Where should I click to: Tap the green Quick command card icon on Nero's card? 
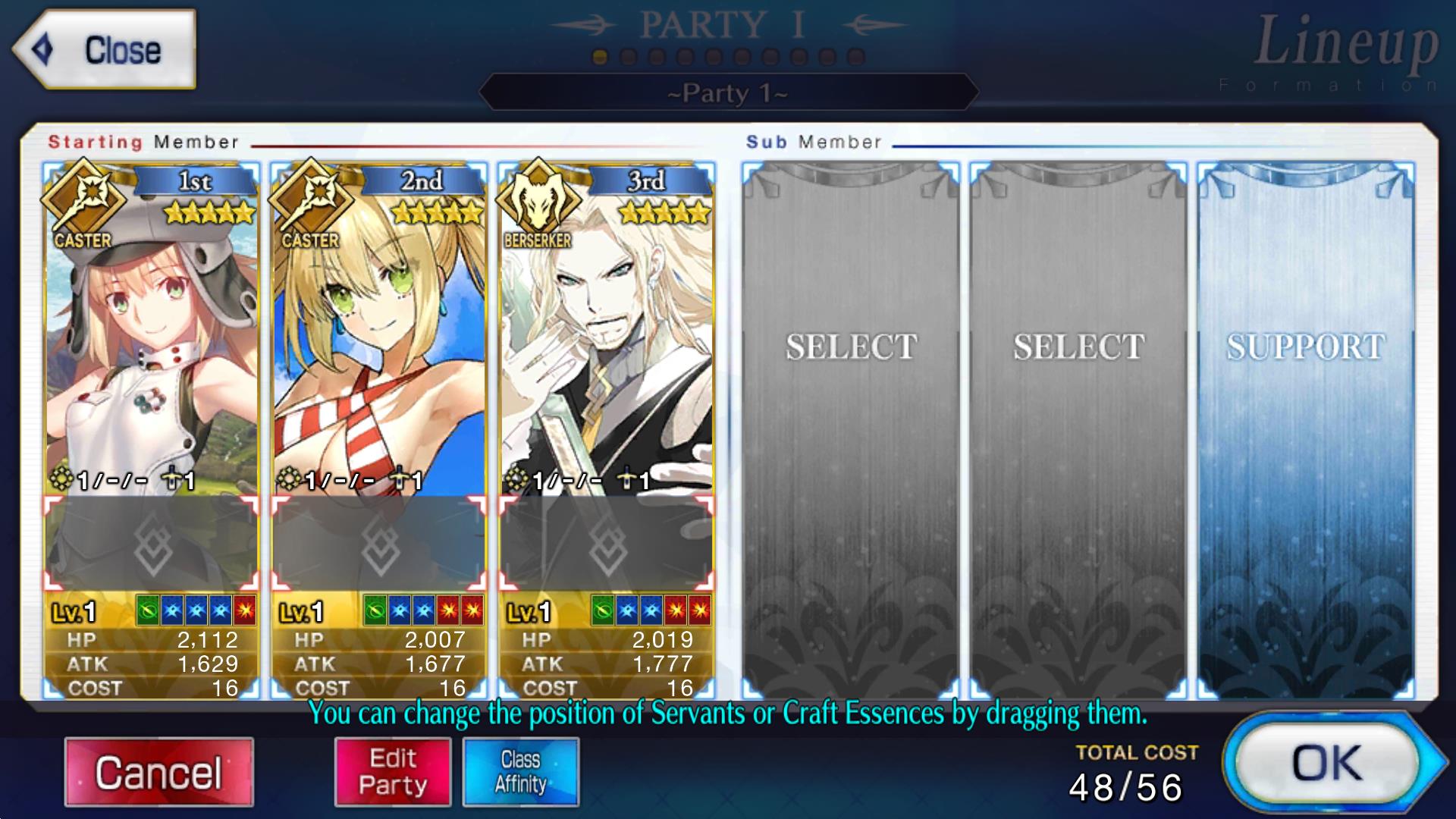[377, 608]
